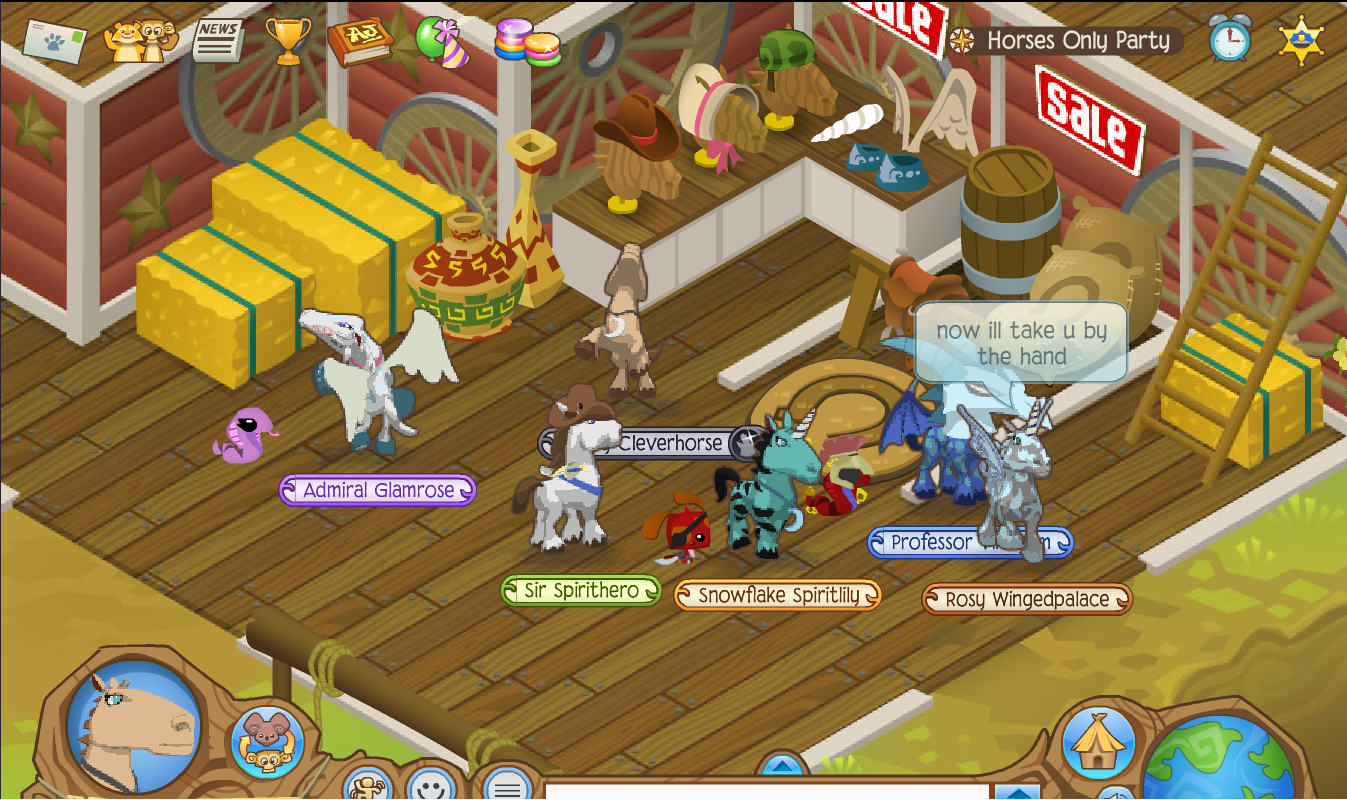The image size is (1347, 800).
Task: Read the Jamaa Journal NEWS icon
Action: pyautogui.click(x=215, y=38)
